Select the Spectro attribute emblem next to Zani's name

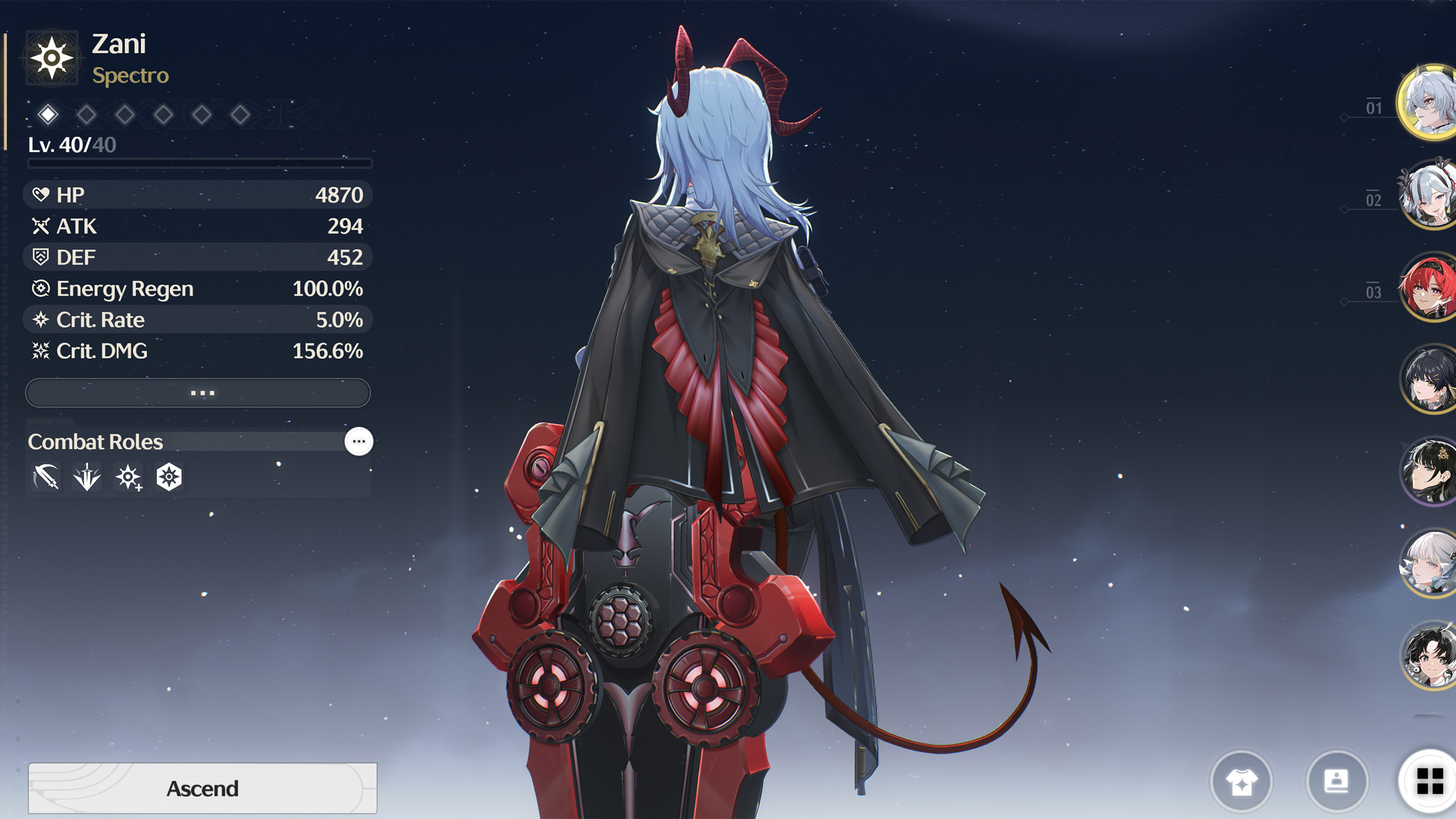click(x=52, y=57)
